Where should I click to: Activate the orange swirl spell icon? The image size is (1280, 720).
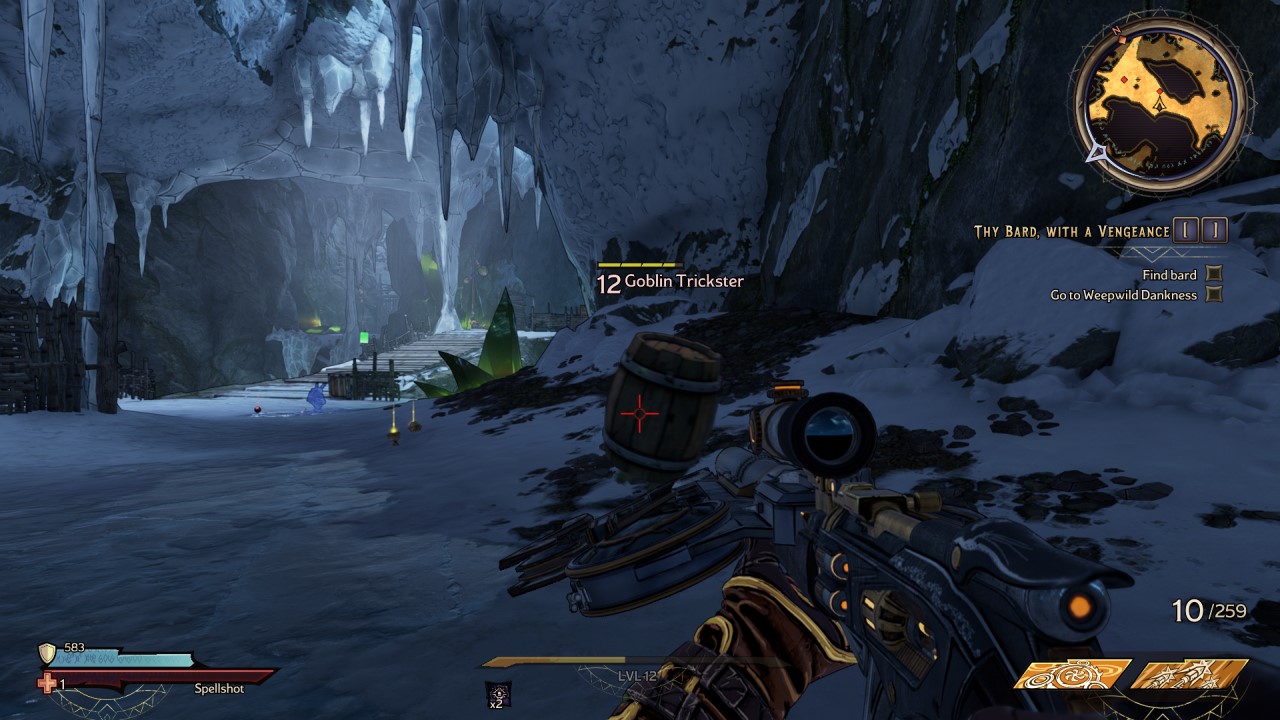pos(1072,675)
